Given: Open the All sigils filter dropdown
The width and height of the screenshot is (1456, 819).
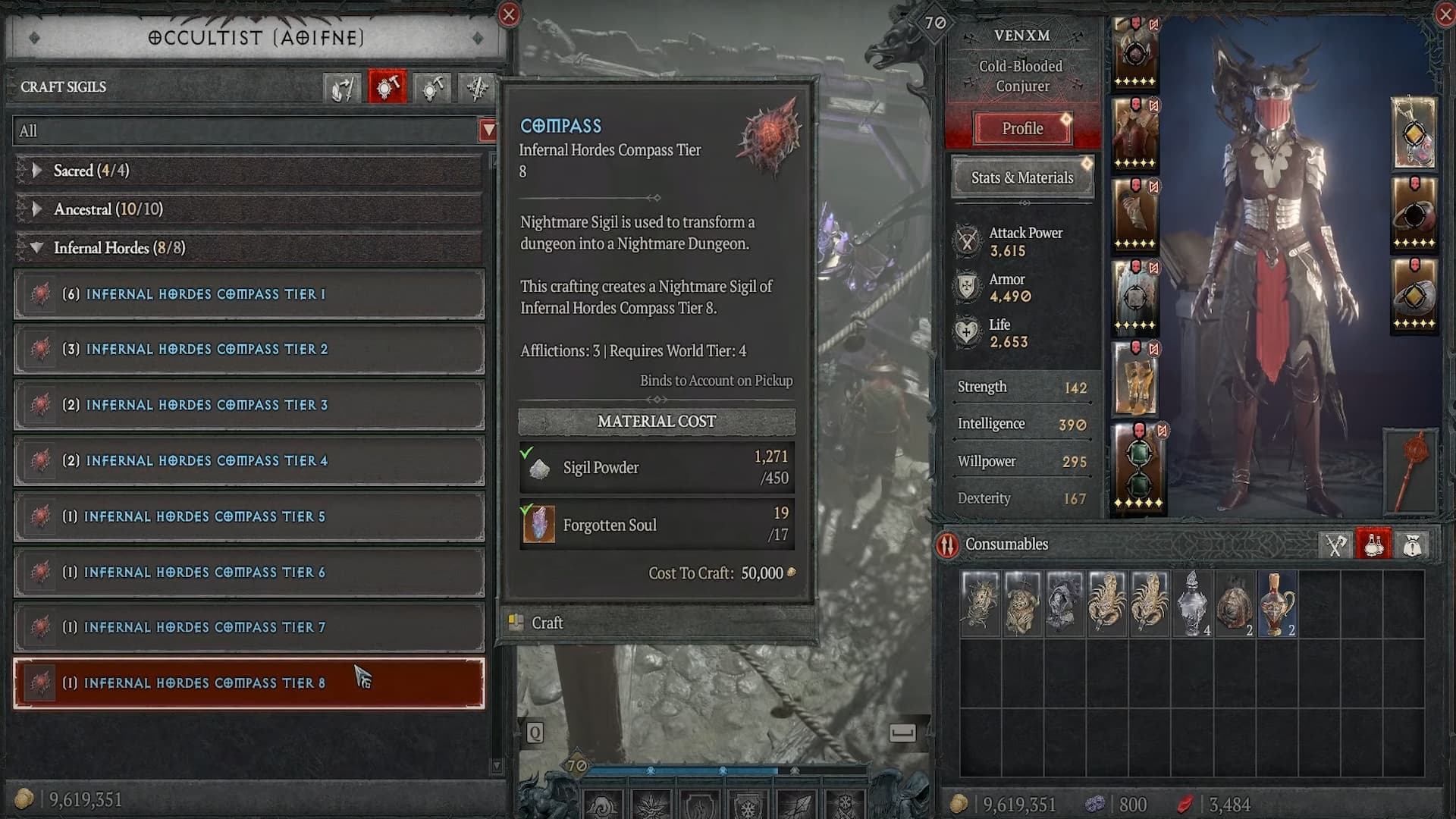Looking at the screenshot, I should (488, 130).
